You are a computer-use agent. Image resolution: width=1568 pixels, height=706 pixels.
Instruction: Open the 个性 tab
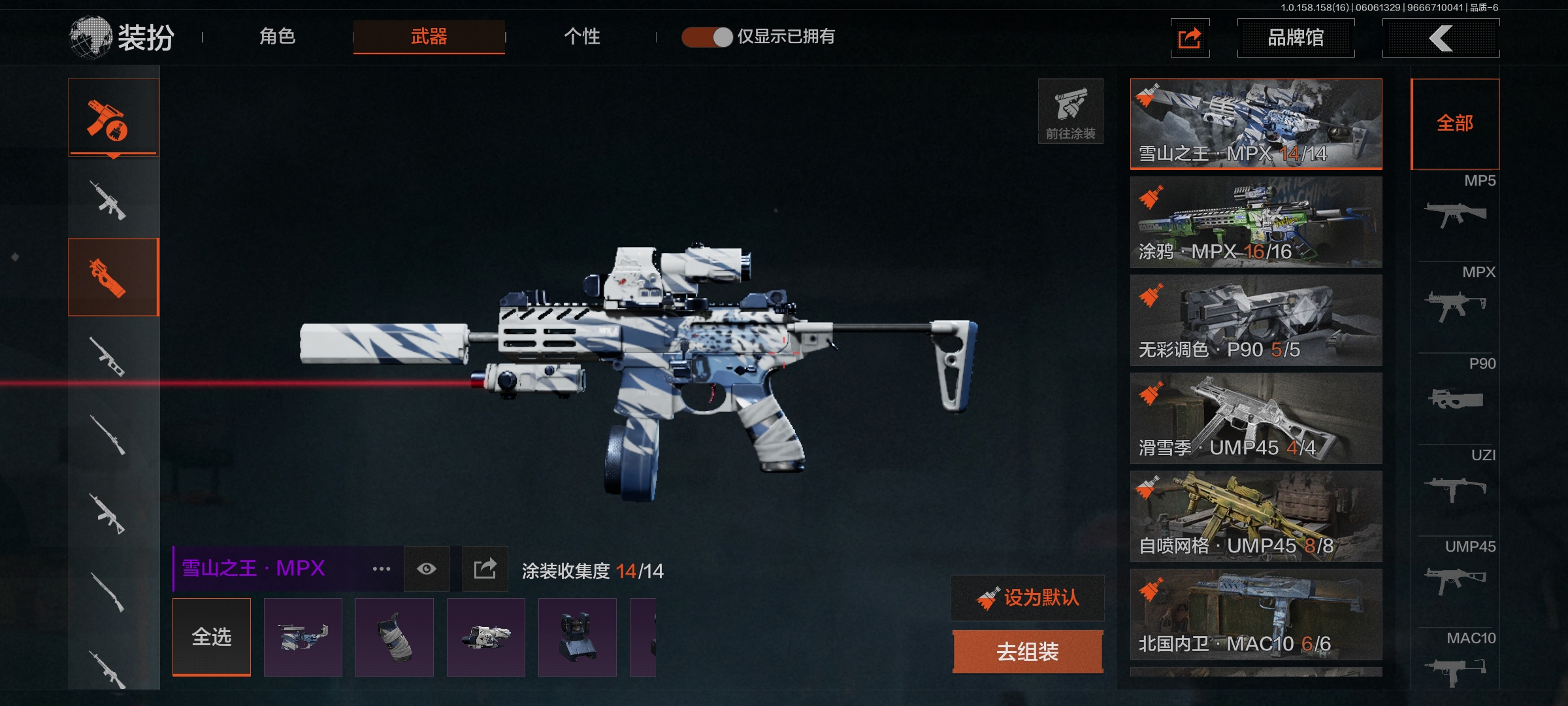click(x=581, y=37)
